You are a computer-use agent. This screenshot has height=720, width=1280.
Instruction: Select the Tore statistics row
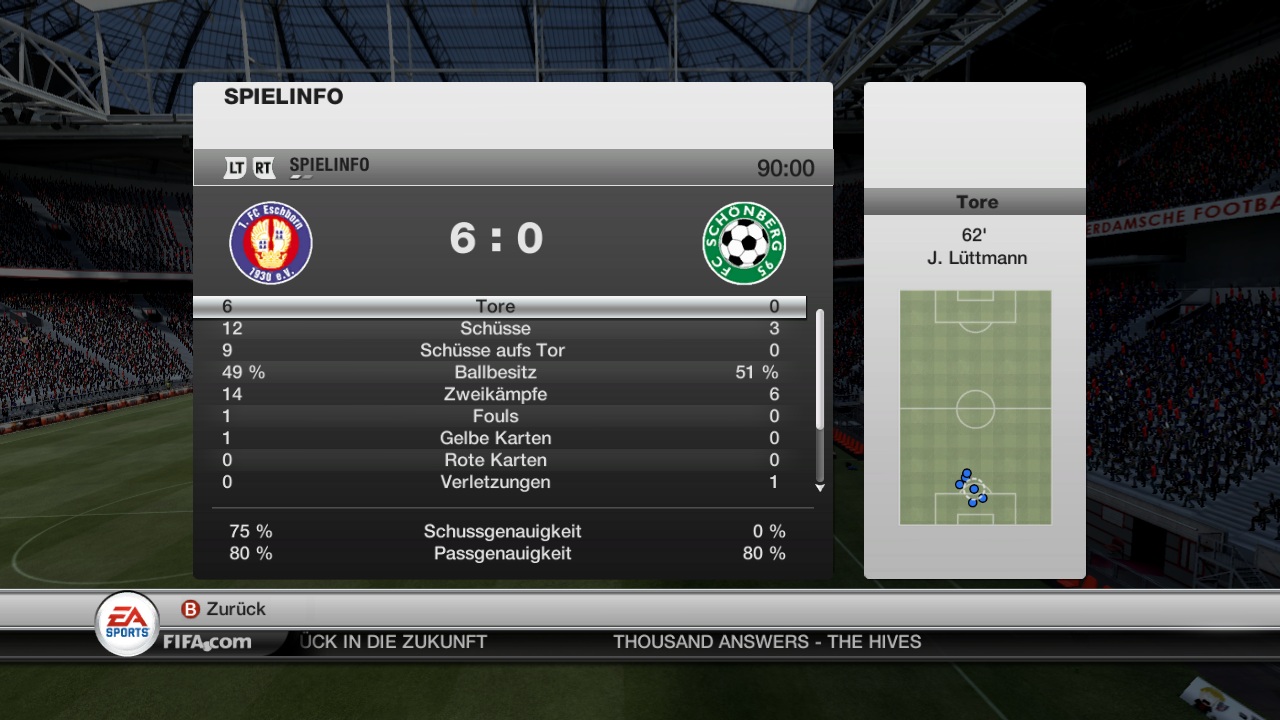(x=496, y=306)
